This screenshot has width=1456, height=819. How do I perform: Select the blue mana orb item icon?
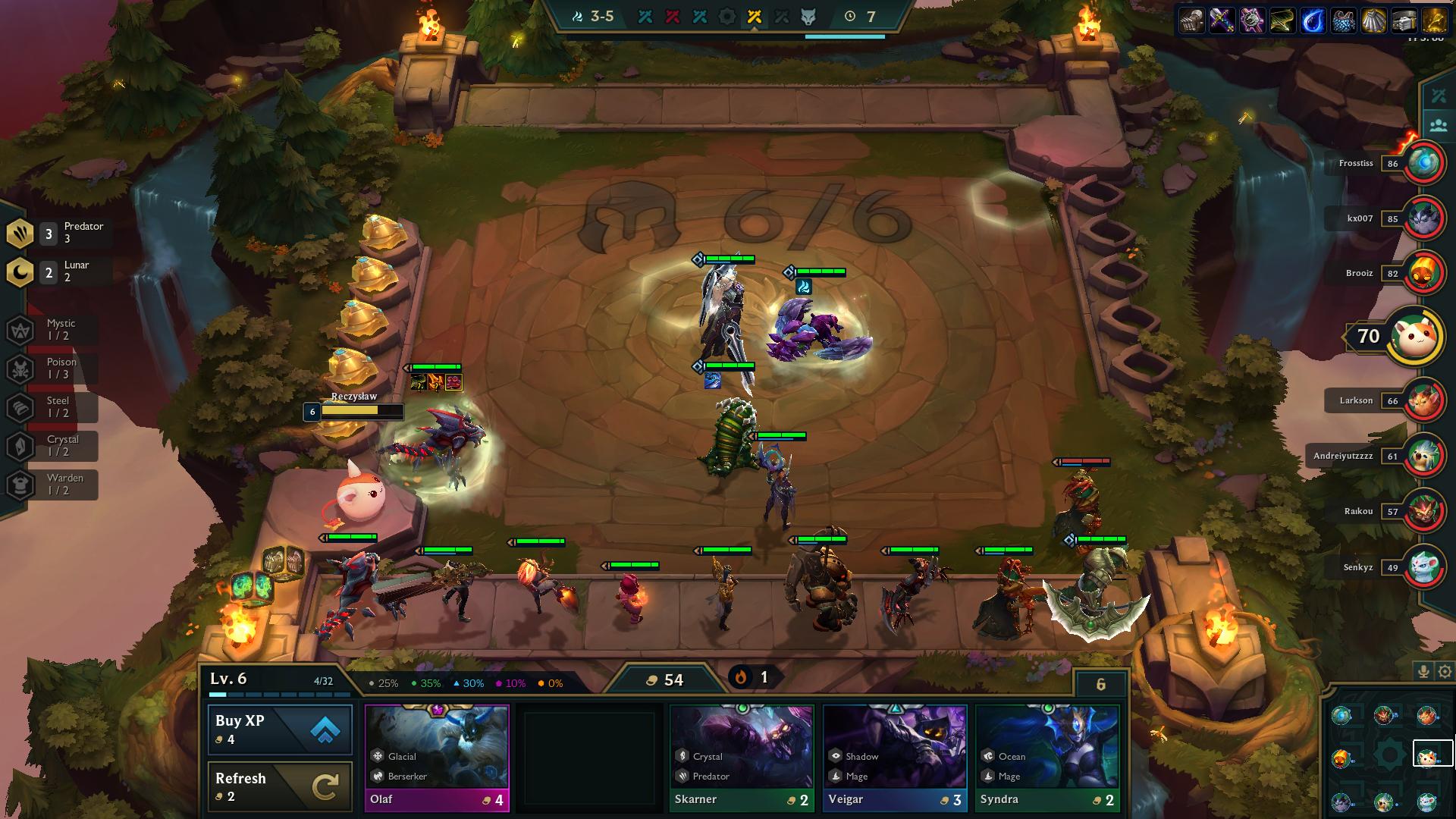pyautogui.click(x=1313, y=20)
